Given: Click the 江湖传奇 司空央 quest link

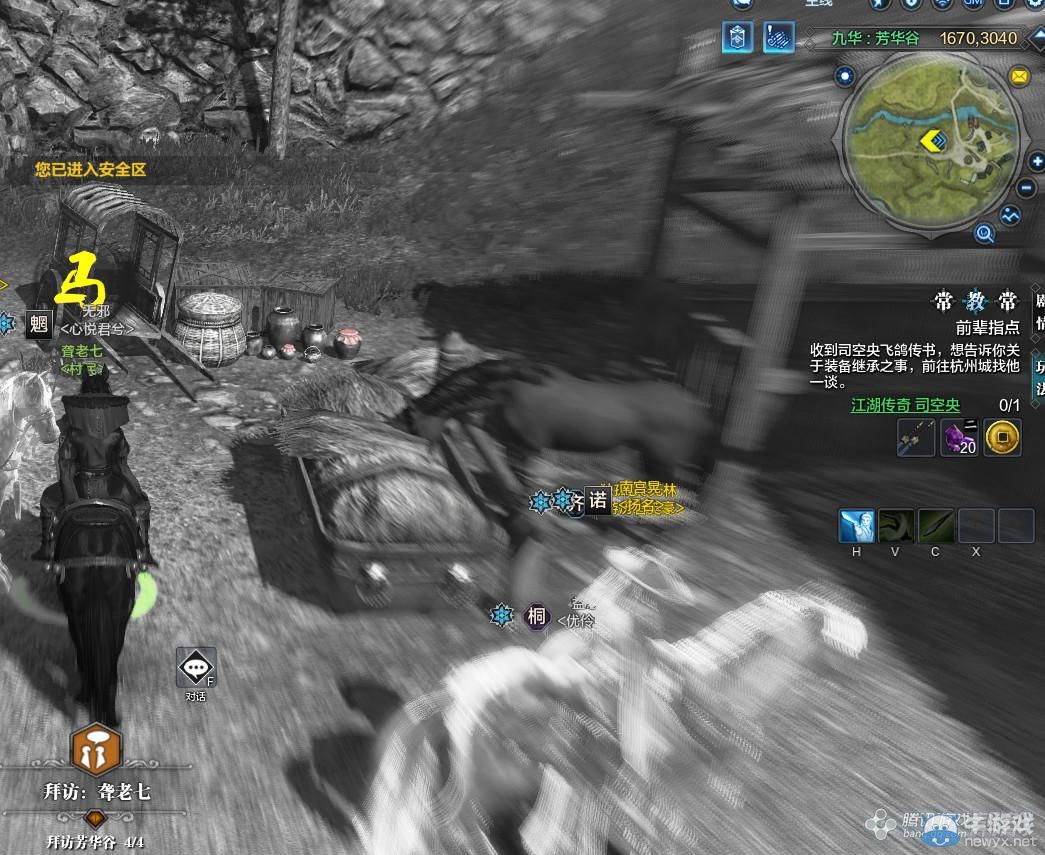Looking at the screenshot, I should [x=905, y=405].
